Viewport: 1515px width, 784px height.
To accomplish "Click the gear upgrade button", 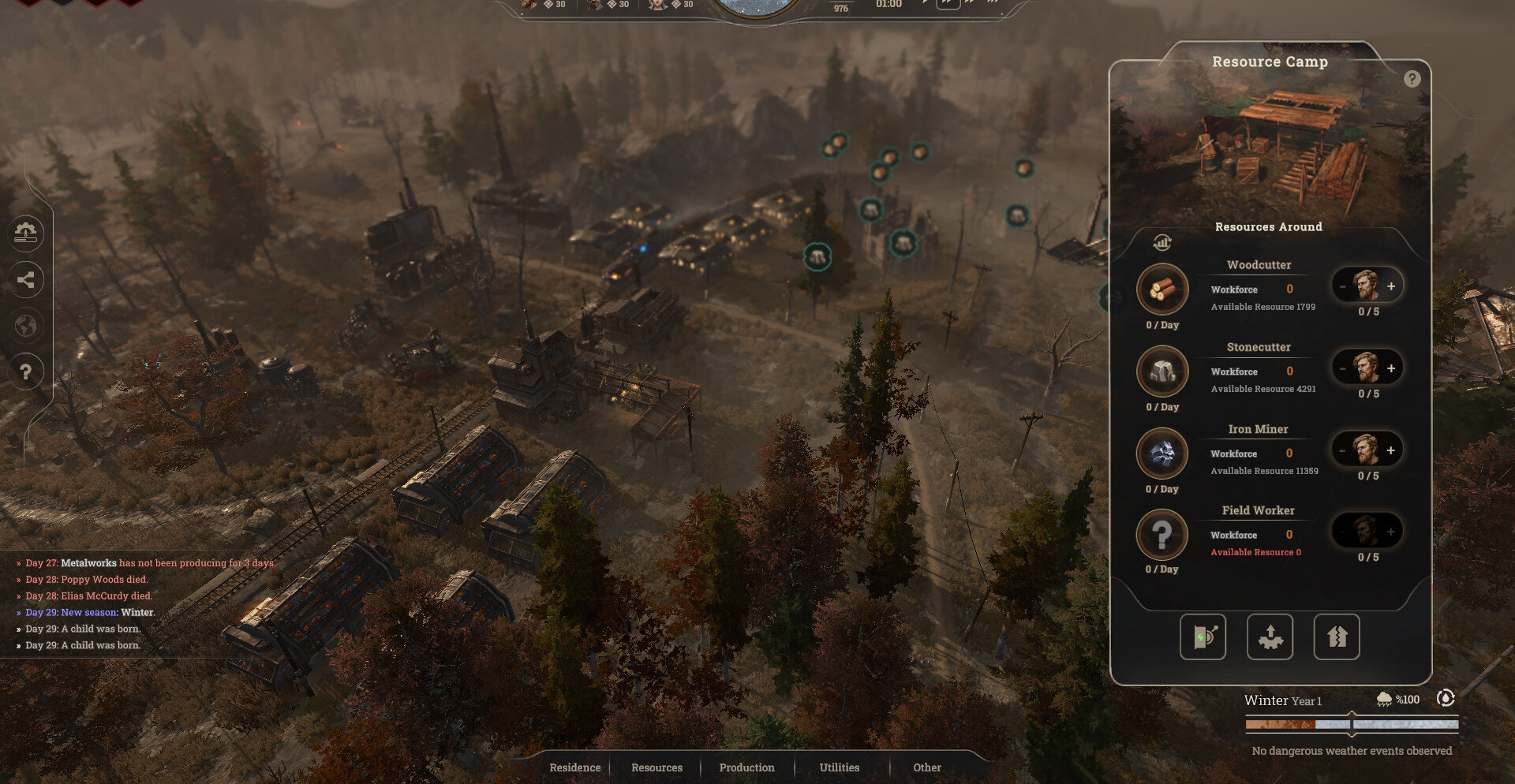I will pyautogui.click(x=1270, y=637).
